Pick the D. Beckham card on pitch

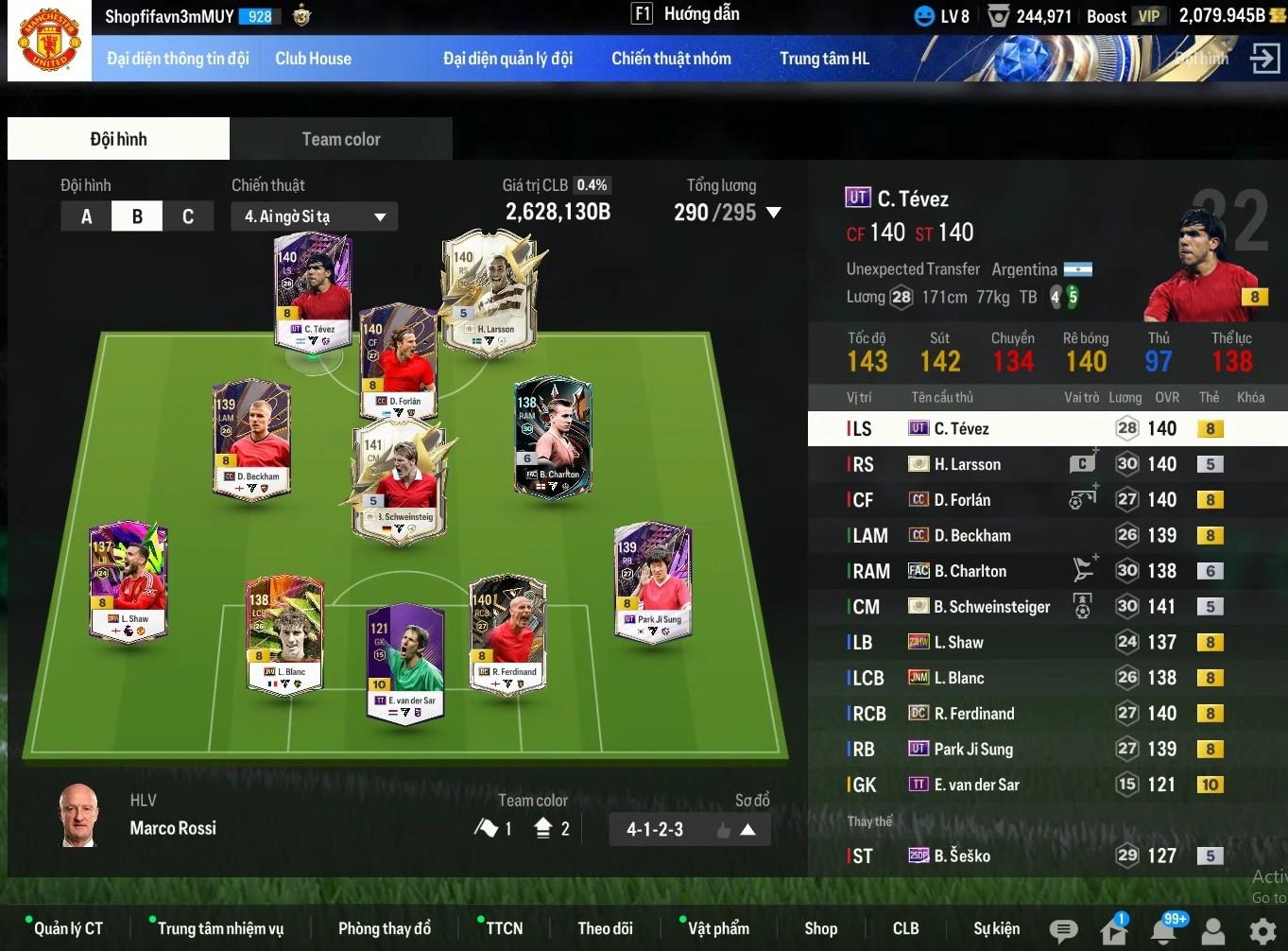(251, 438)
